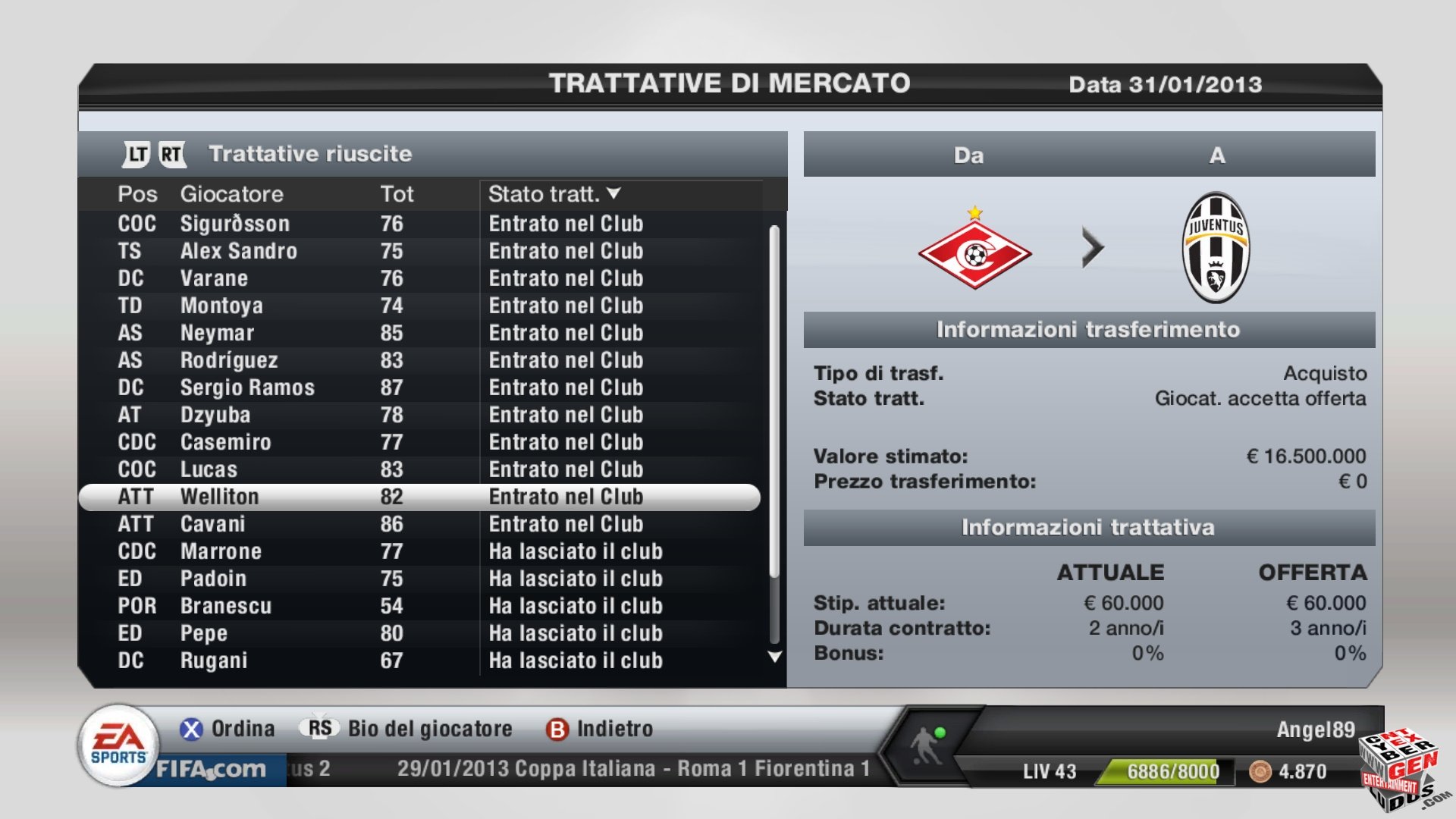Image resolution: width=1456 pixels, height=819 pixels.
Task: Open the FIFA.com link
Action: 211,769
